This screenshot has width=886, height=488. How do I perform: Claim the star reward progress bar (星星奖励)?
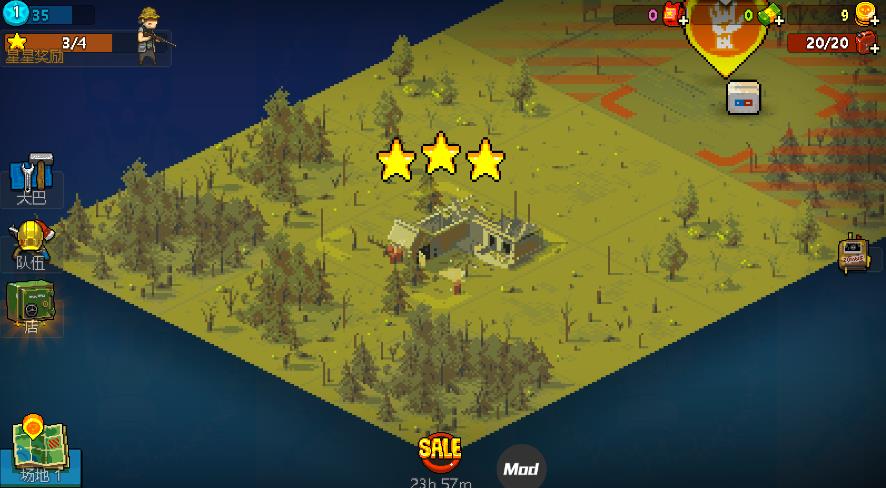[x=60, y=43]
